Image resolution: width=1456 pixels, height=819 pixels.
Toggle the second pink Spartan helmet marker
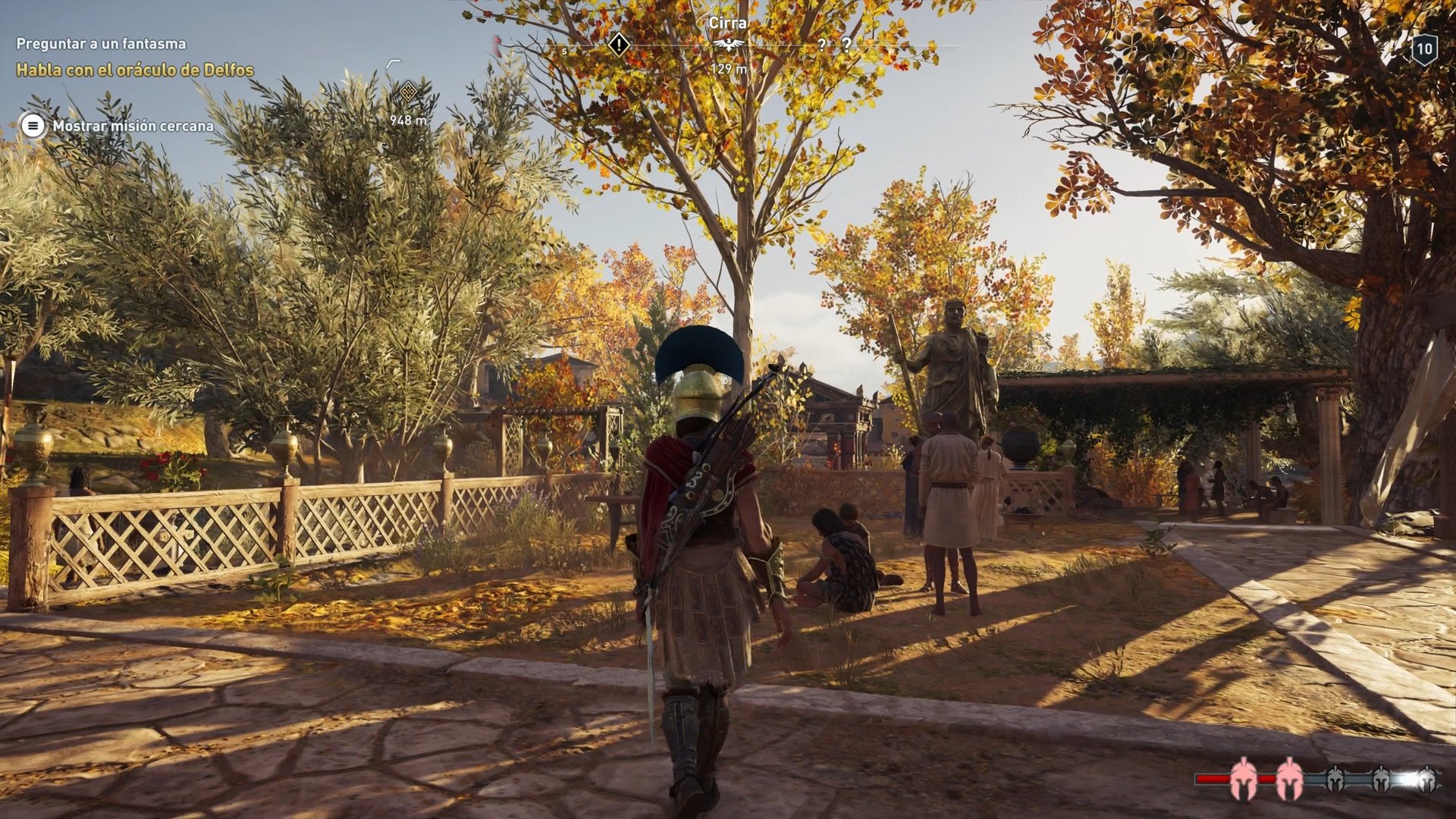click(x=1290, y=780)
